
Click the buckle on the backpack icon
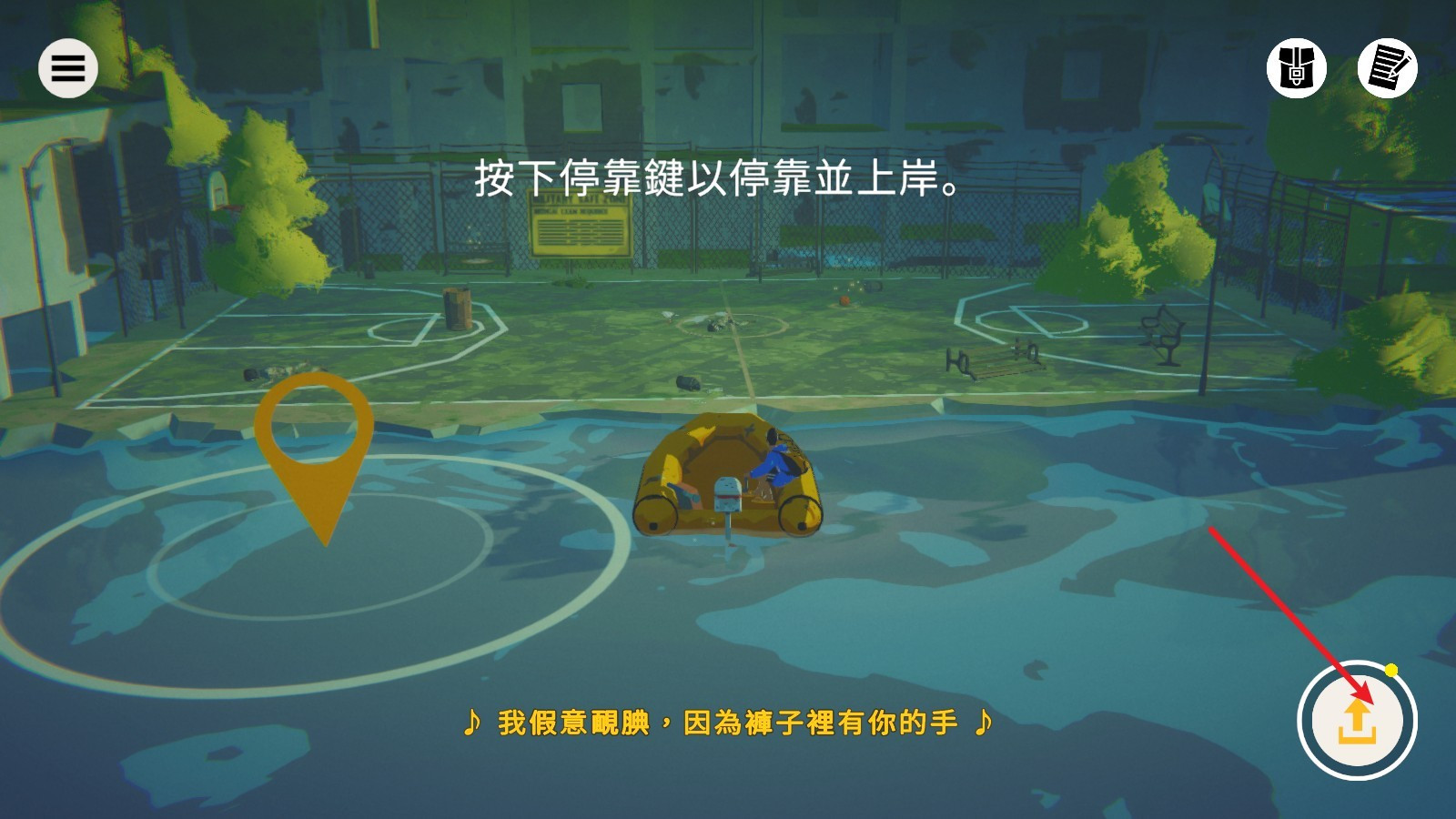click(1296, 73)
